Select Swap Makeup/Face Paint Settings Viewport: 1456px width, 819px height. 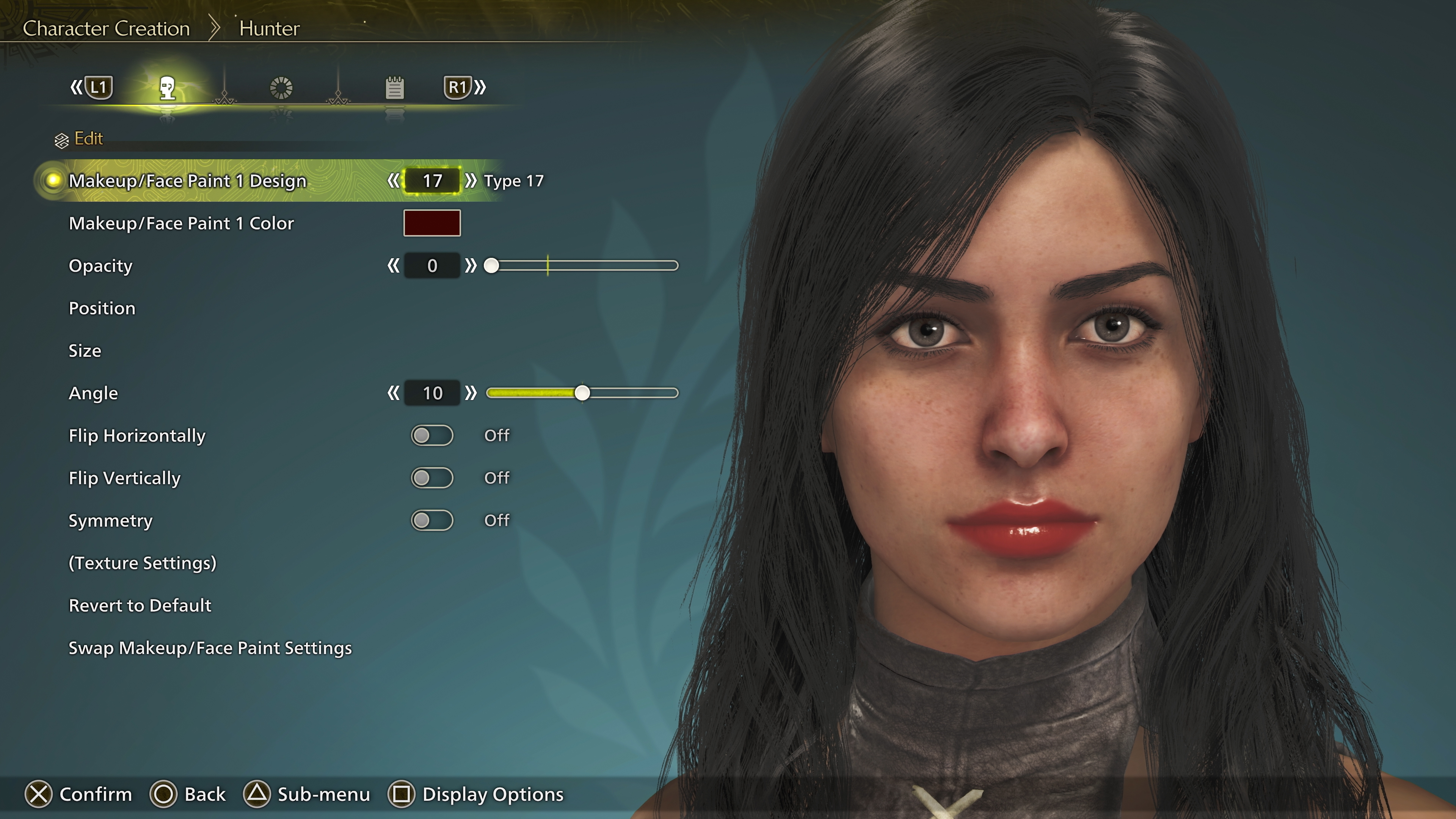pos(210,648)
